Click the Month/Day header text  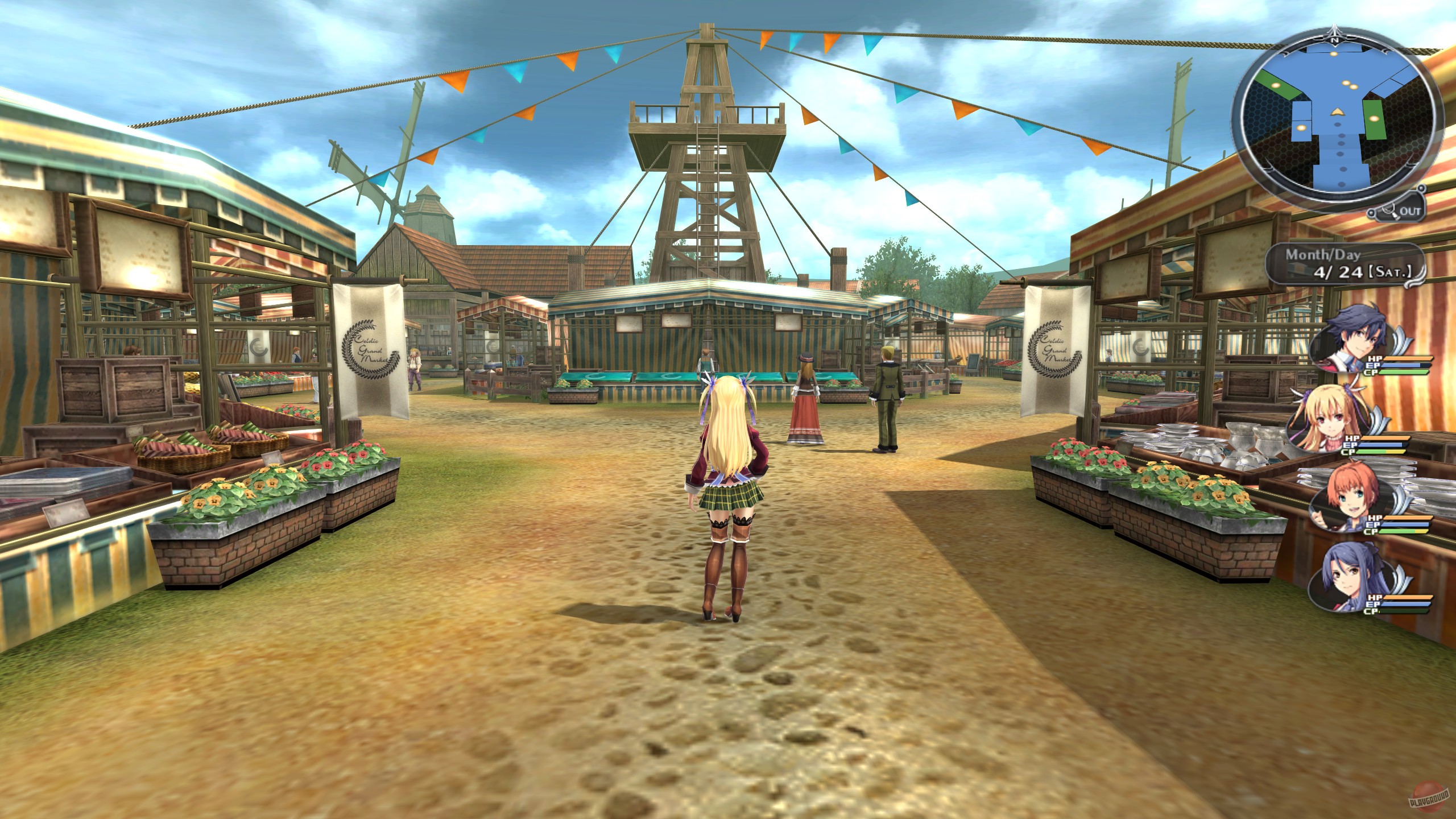click(x=1323, y=255)
